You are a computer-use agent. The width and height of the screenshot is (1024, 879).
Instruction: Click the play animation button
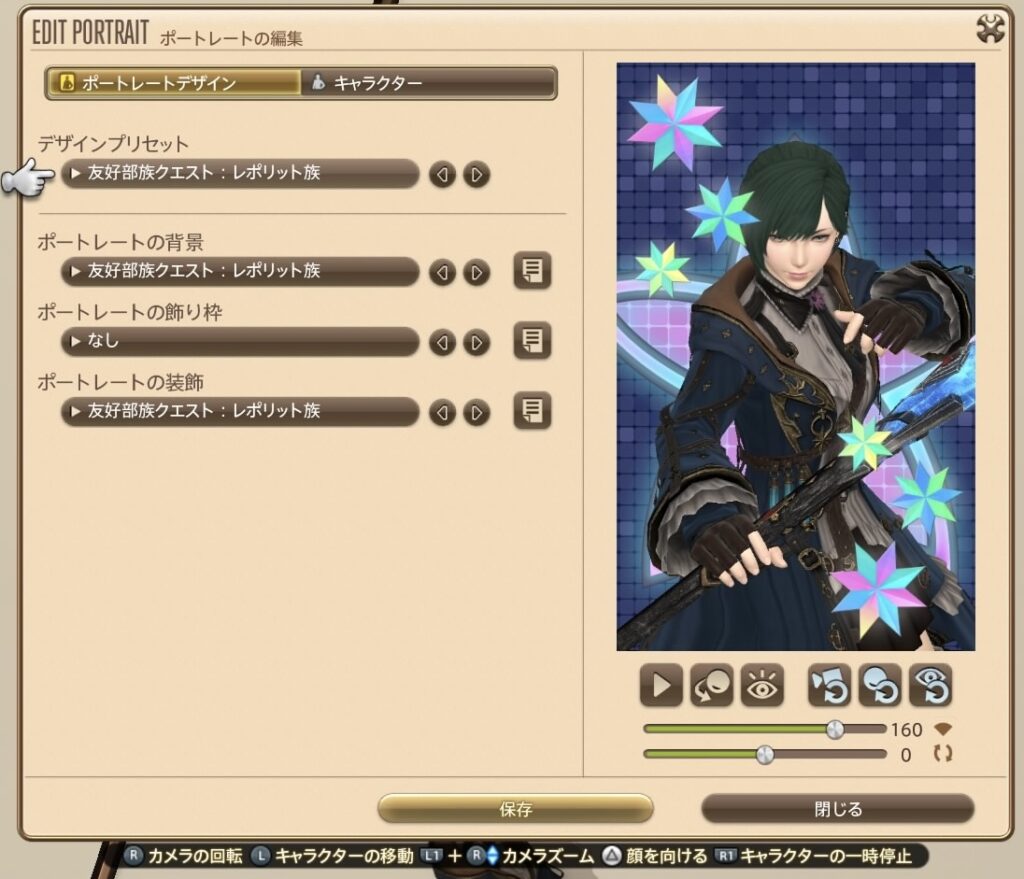pos(661,686)
